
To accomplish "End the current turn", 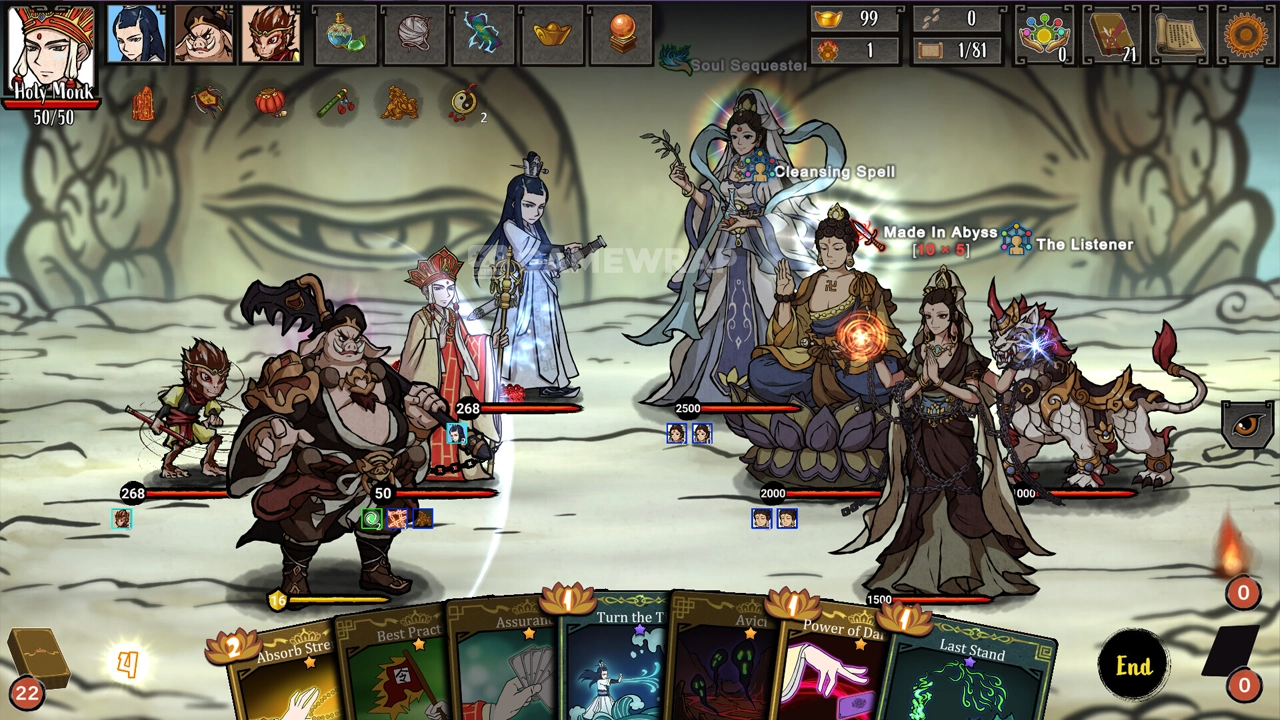I will pos(1133,666).
